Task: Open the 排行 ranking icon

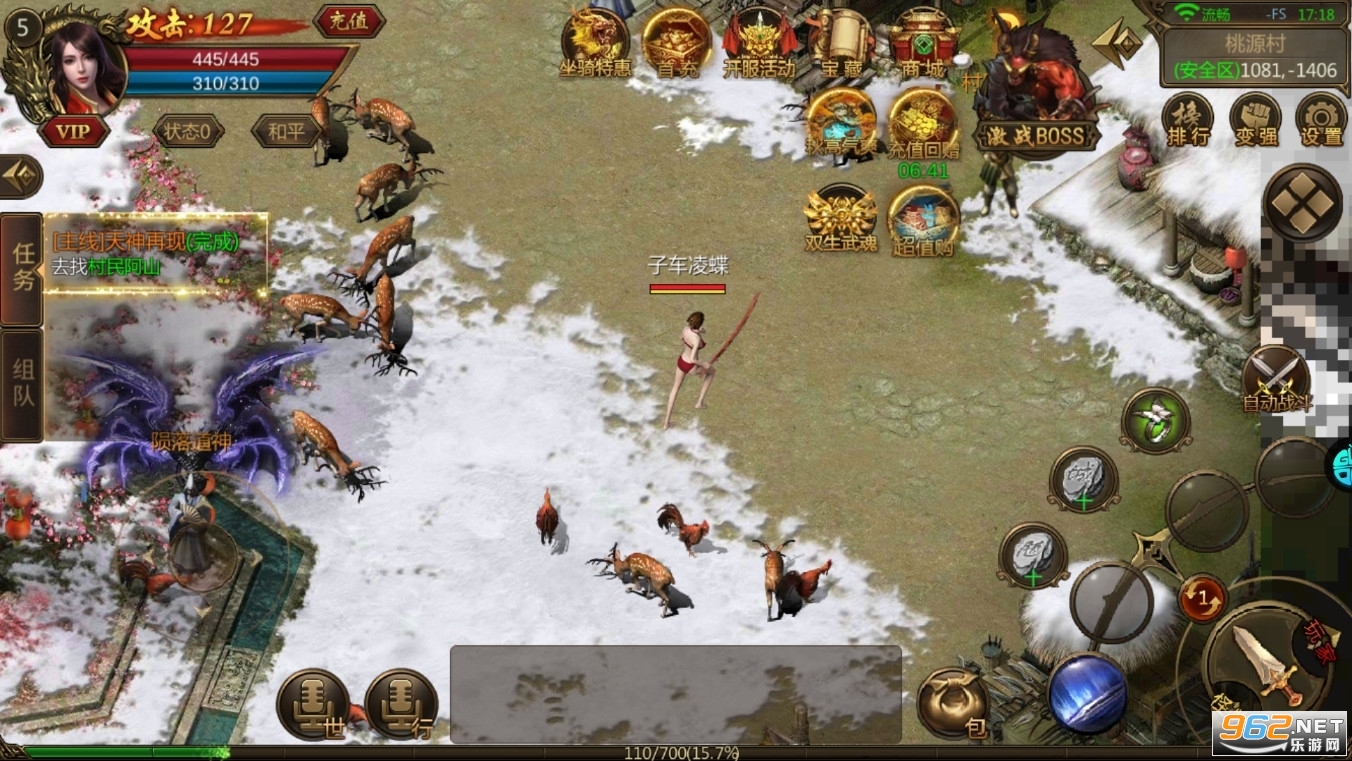Action: click(x=1189, y=120)
